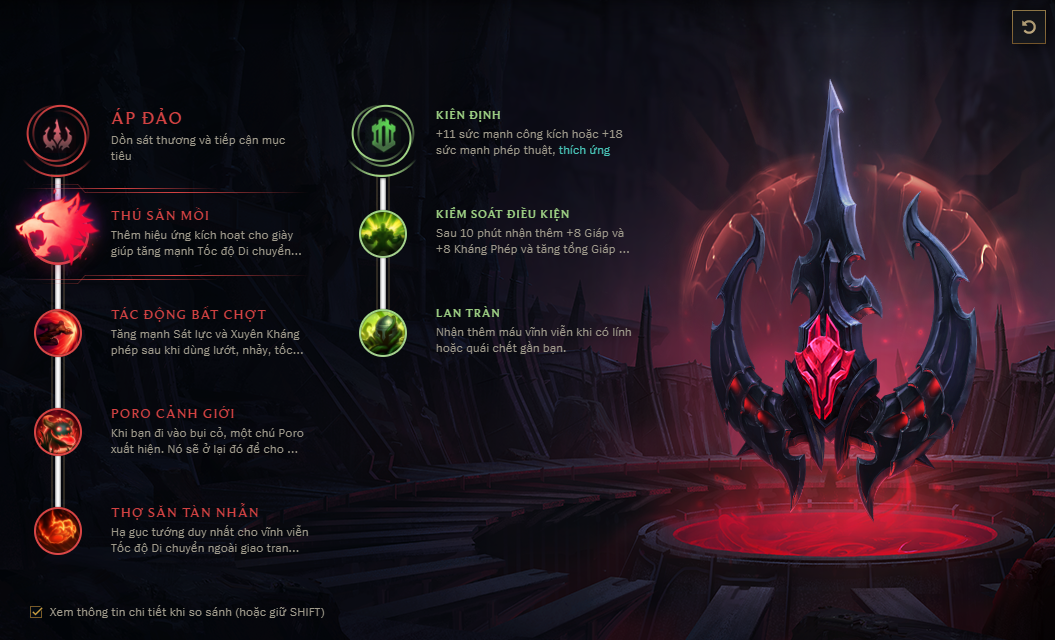
Task: Select the Poro Cảnh Giới rune
Action: 58,431
